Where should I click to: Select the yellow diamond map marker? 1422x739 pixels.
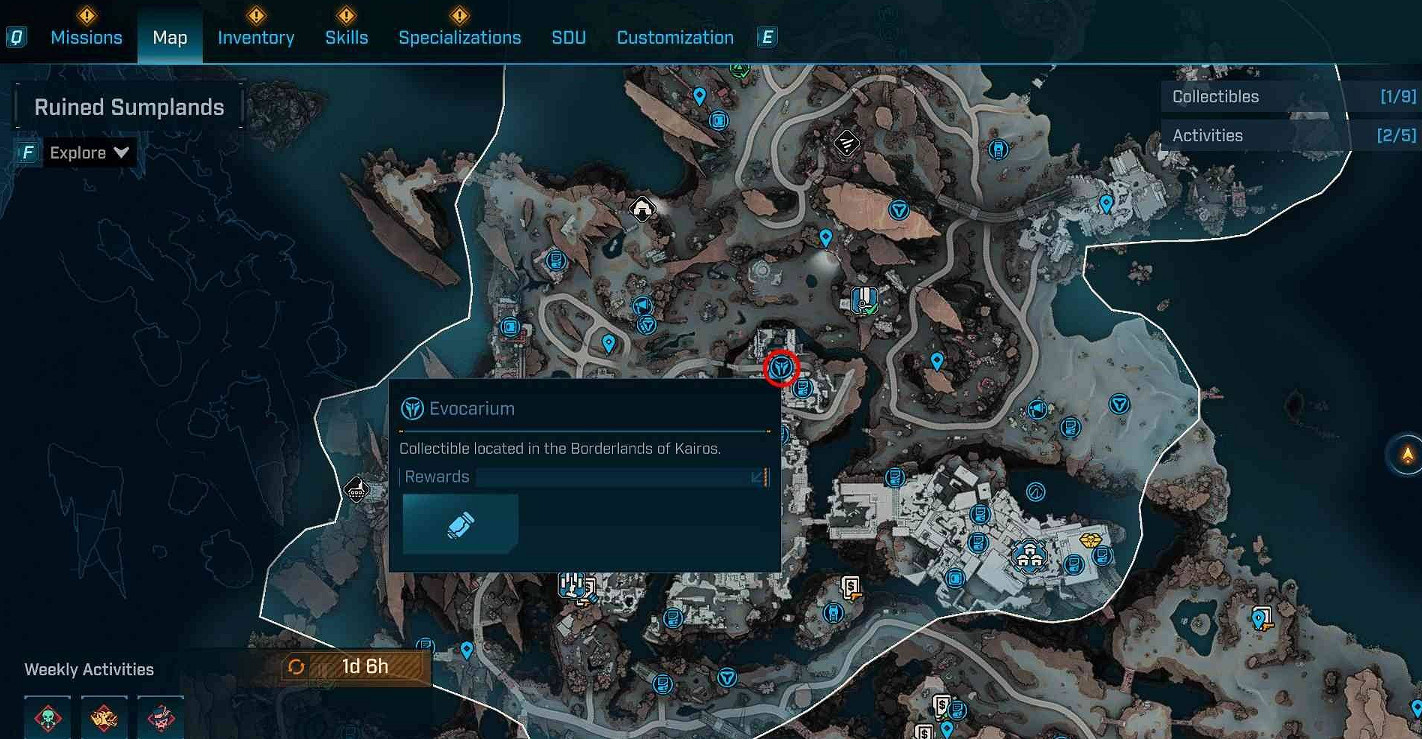1091,540
